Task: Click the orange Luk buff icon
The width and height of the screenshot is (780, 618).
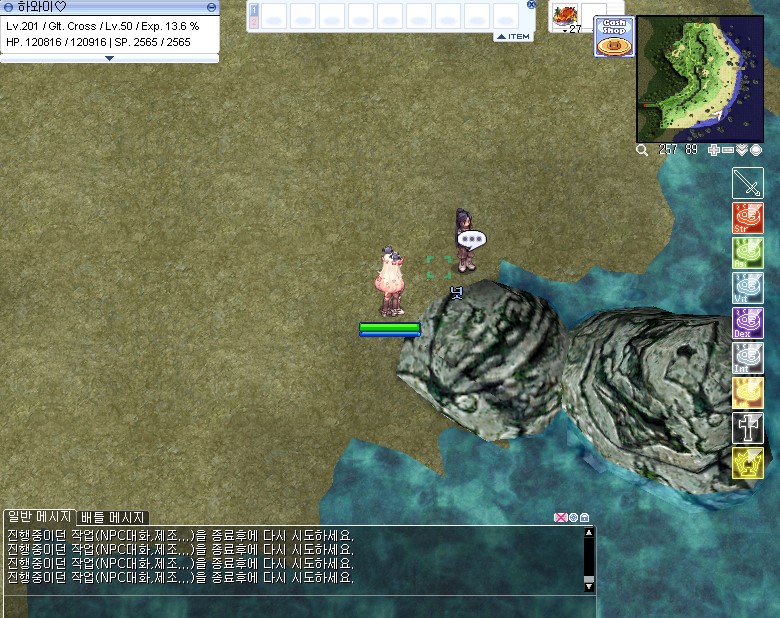Action: (747, 393)
